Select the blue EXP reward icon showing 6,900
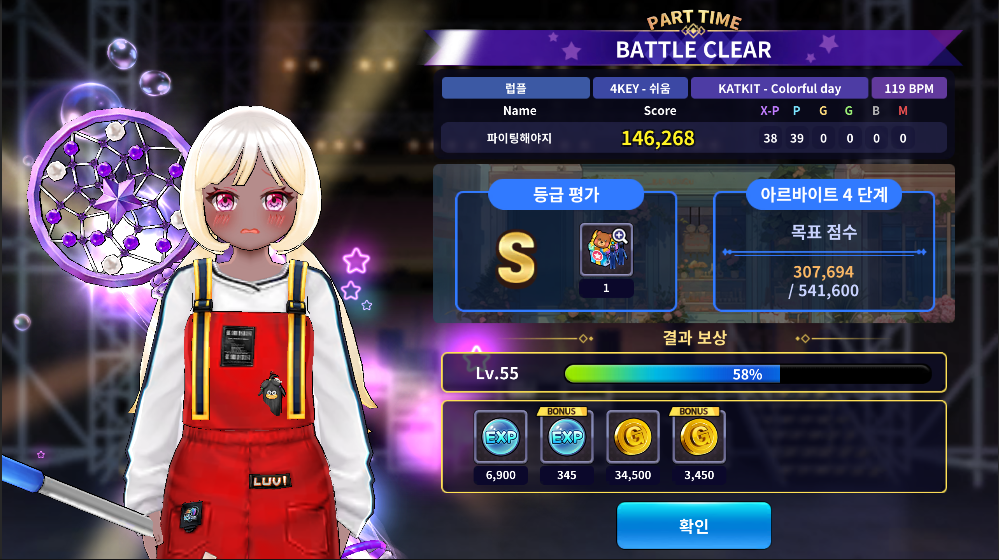 point(500,437)
